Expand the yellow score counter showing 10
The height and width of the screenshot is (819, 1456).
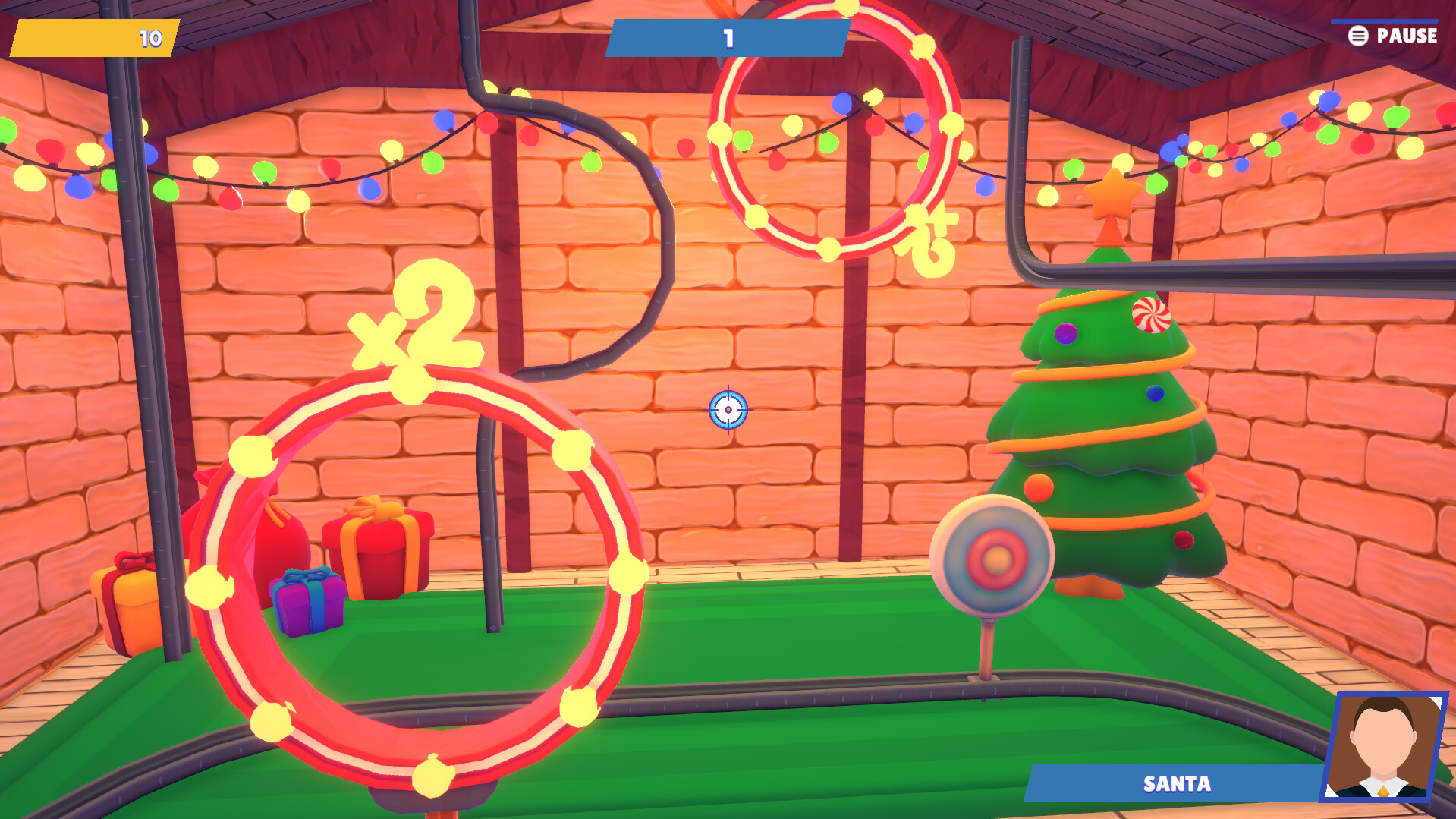pyautogui.click(x=91, y=36)
